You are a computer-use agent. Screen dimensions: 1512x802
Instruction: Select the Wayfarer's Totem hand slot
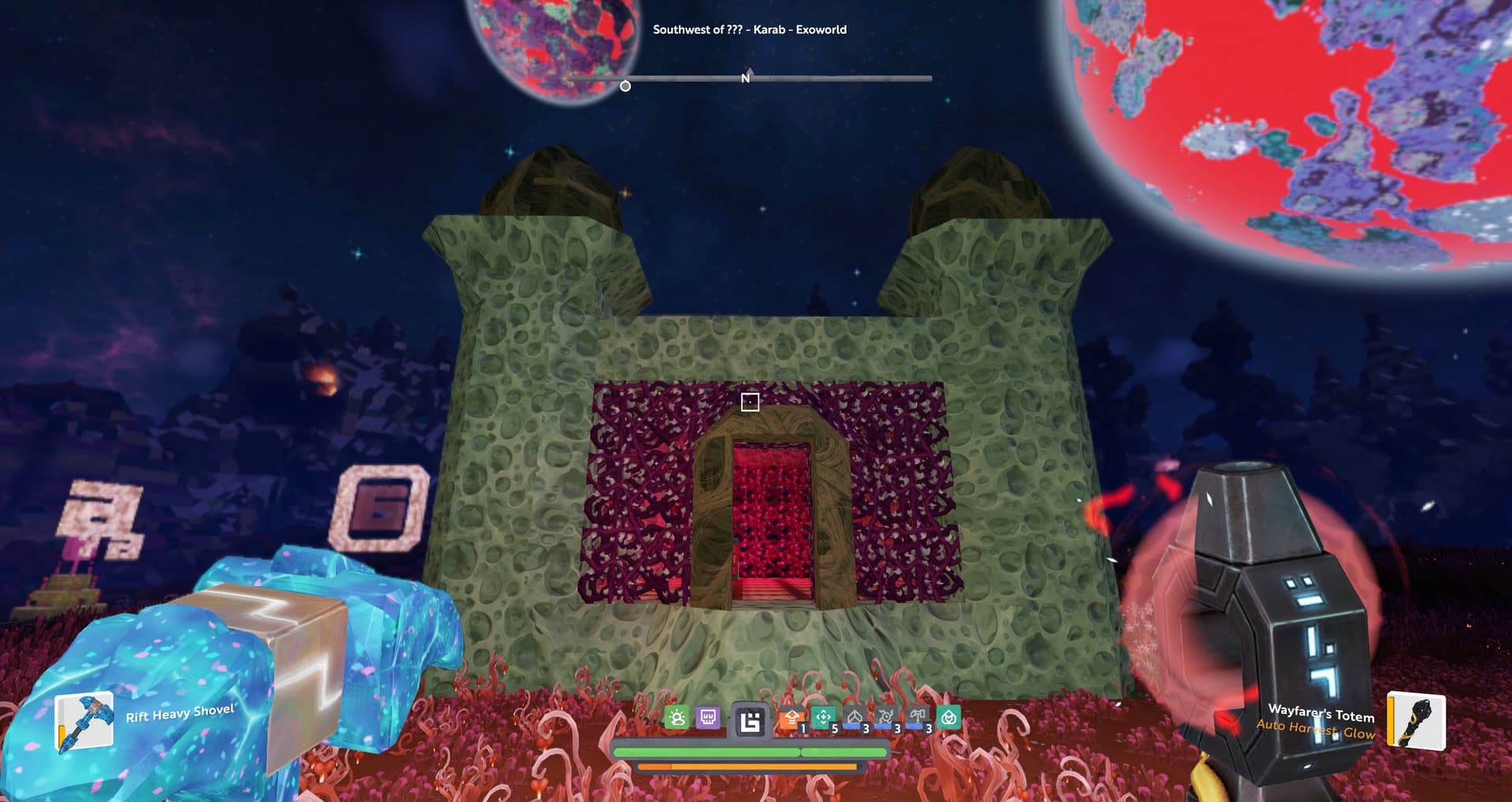coord(1415,721)
